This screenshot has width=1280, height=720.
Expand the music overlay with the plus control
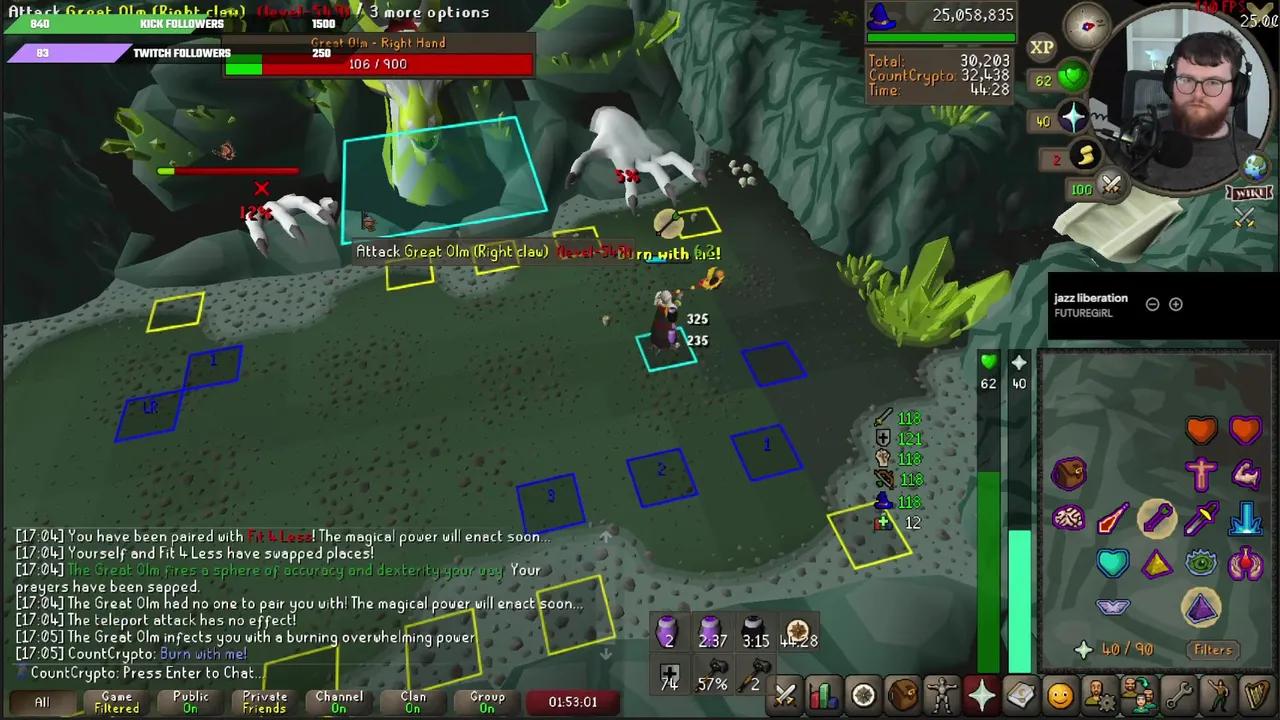point(1176,304)
